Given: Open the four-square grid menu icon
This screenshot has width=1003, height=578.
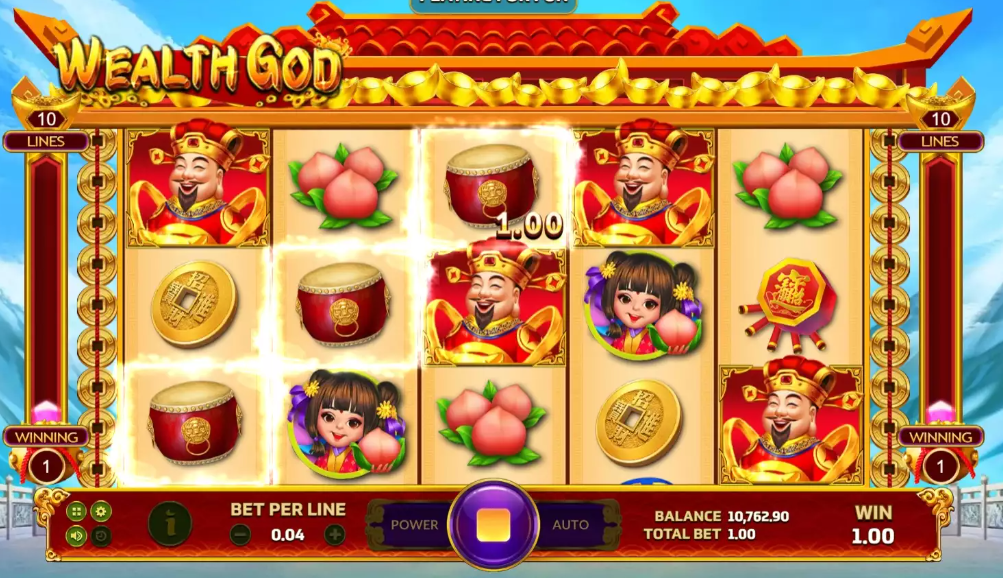Looking at the screenshot, I should tap(77, 511).
